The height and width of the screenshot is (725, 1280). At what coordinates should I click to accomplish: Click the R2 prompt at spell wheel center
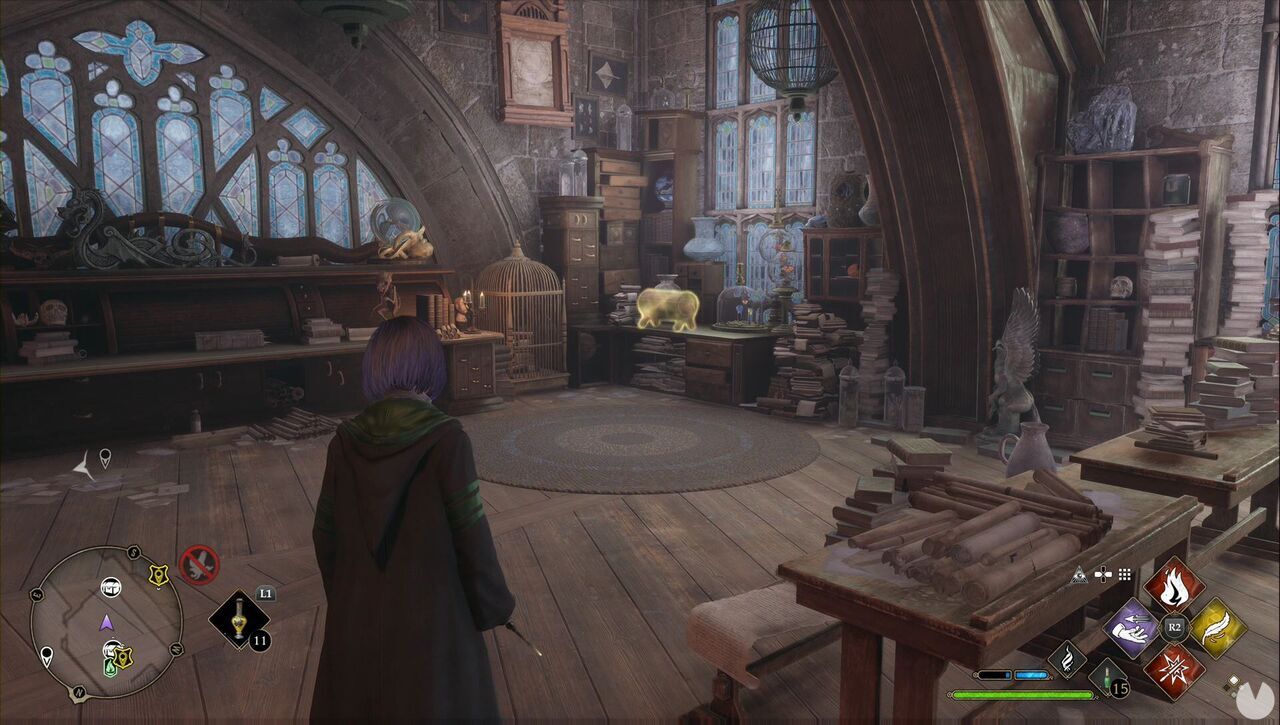[1173, 627]
